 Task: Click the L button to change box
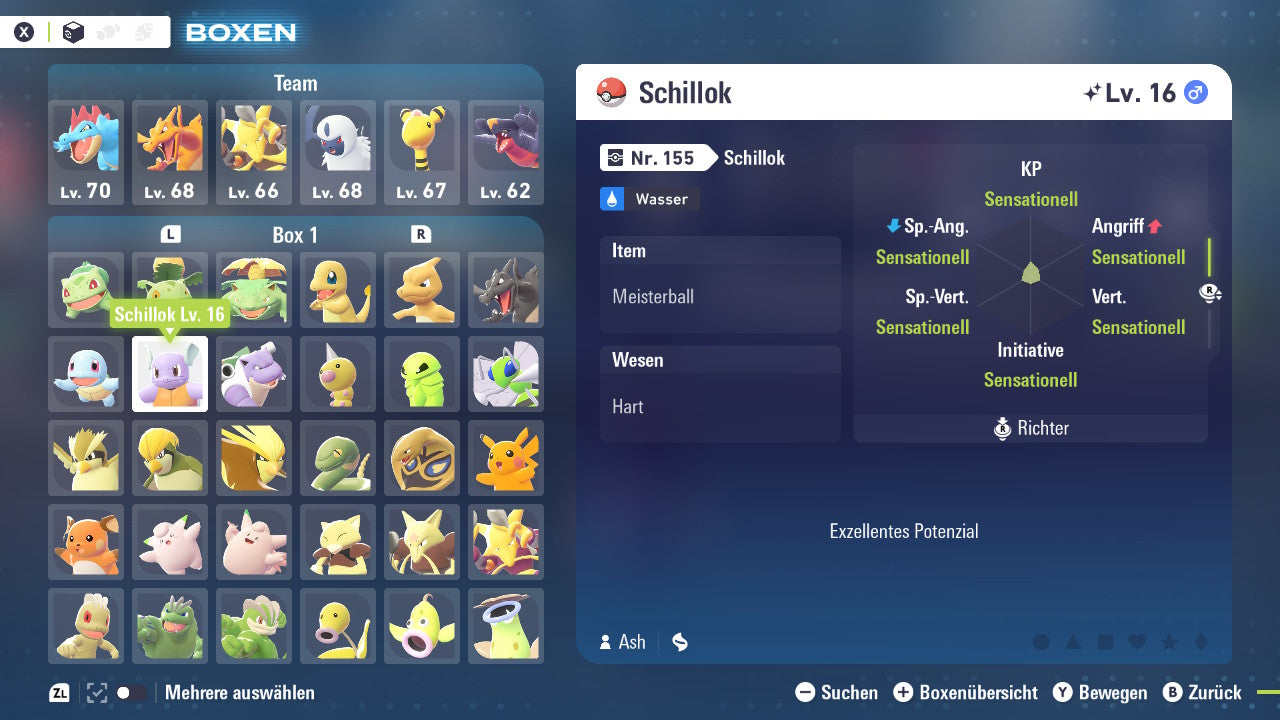[171, 232]
